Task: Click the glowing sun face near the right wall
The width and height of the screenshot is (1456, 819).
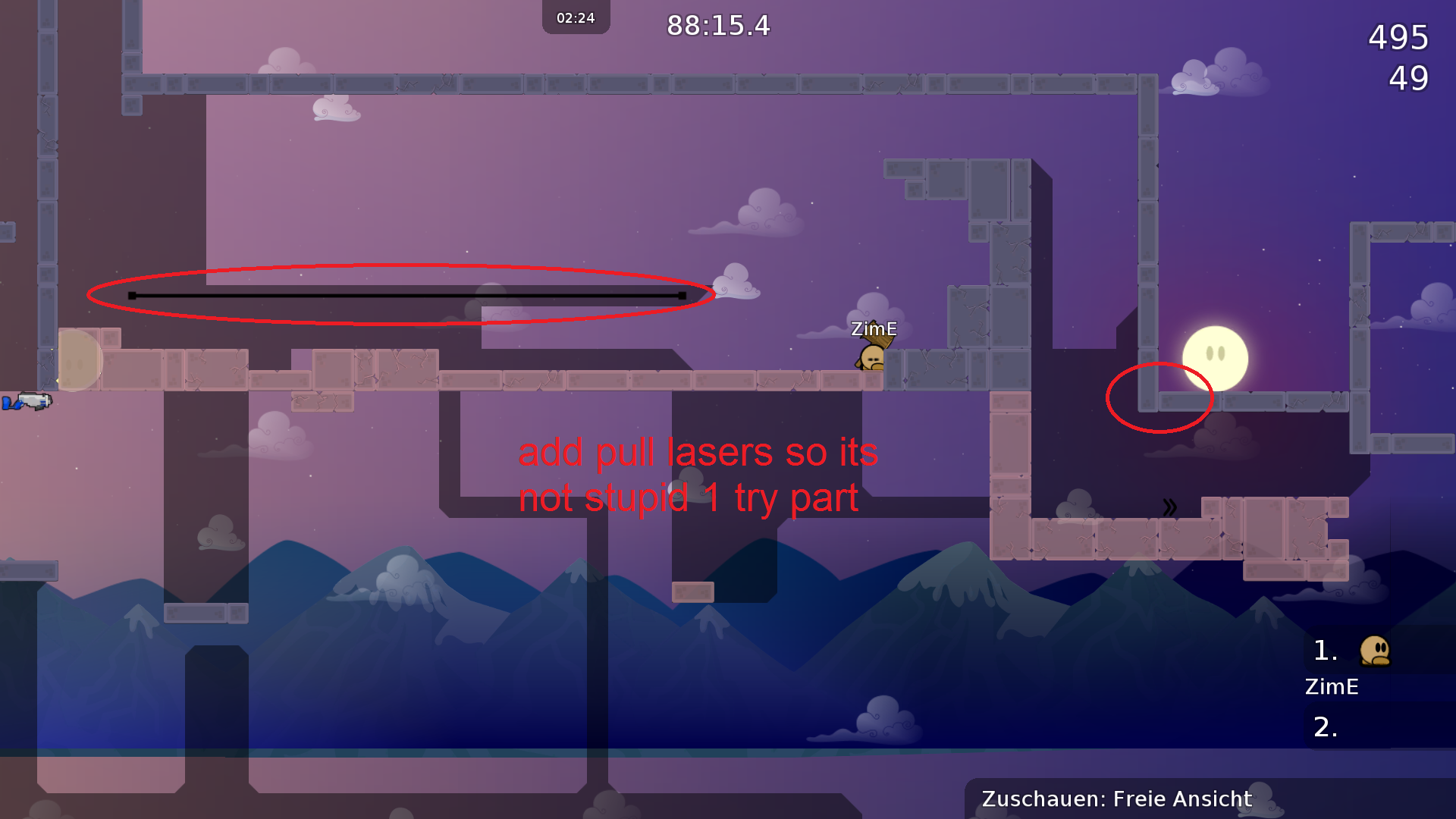Action: click(x=1214, y=358)
